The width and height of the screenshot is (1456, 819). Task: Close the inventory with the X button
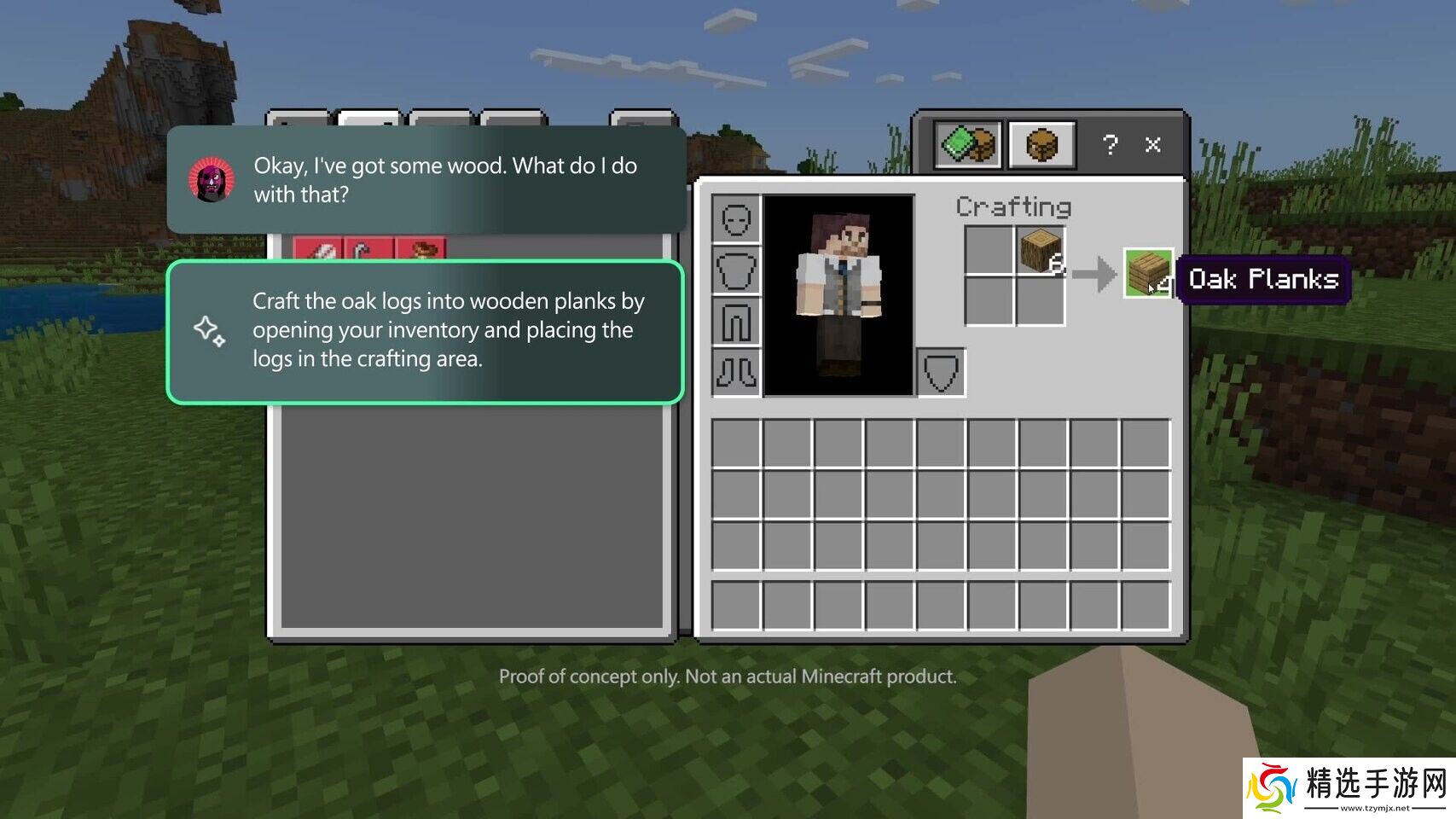point(1152,145)
